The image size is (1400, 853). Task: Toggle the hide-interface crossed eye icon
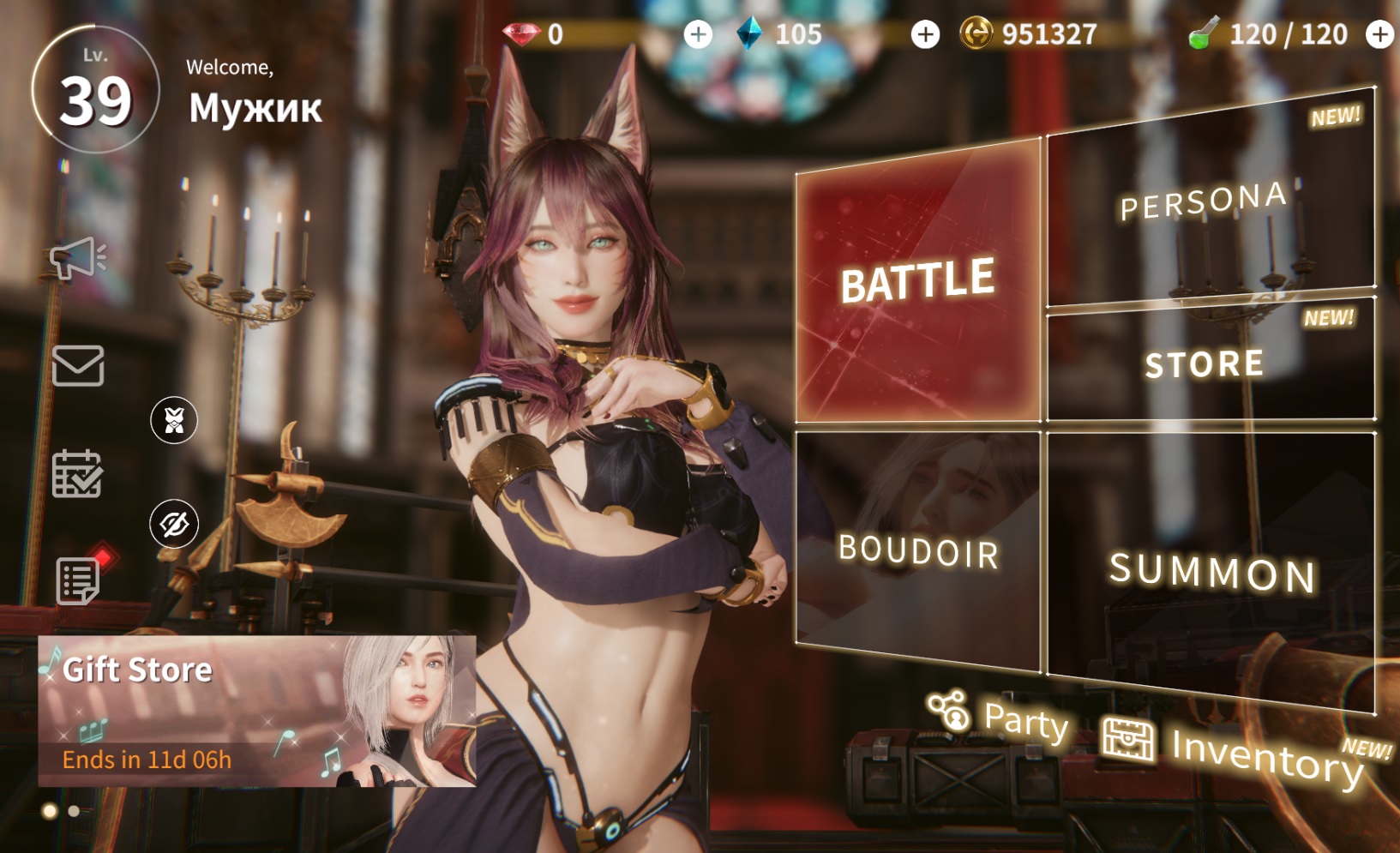174,524
